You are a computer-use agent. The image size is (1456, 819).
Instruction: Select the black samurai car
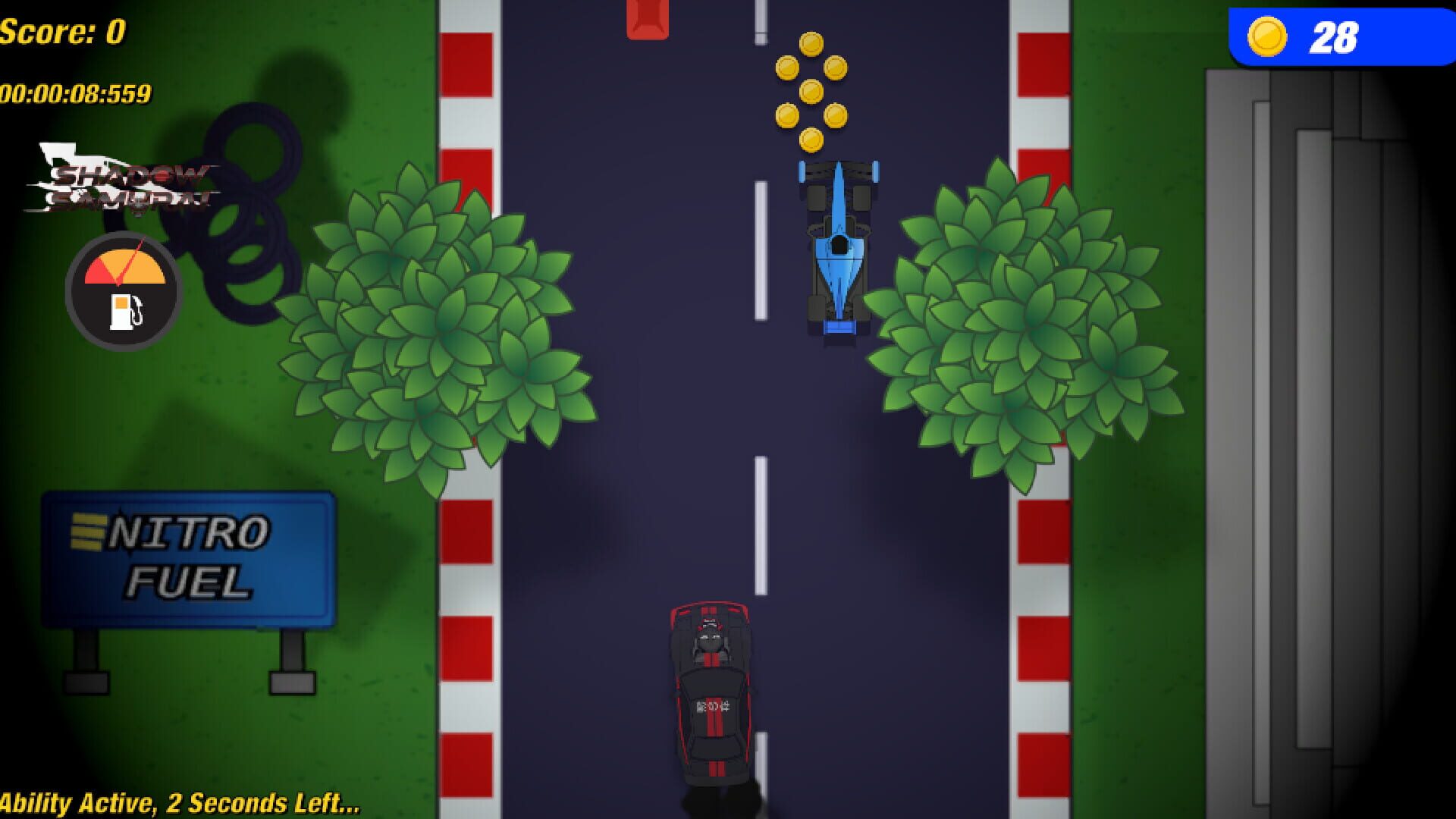[711, 690]
